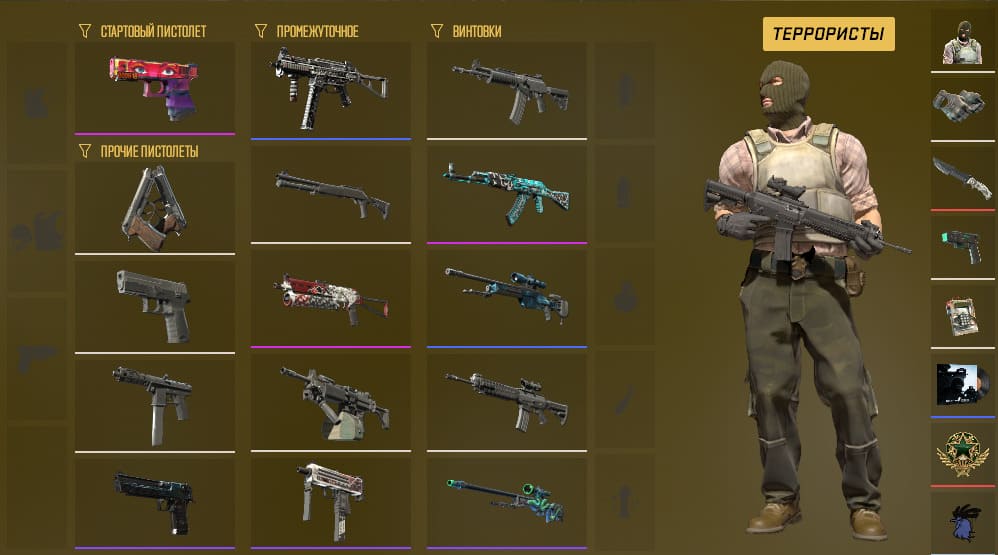Choose the Dual Berettas pistol slot
This screenshot has height=555, width=998.
pyautogui.click(x=154, y=207)
